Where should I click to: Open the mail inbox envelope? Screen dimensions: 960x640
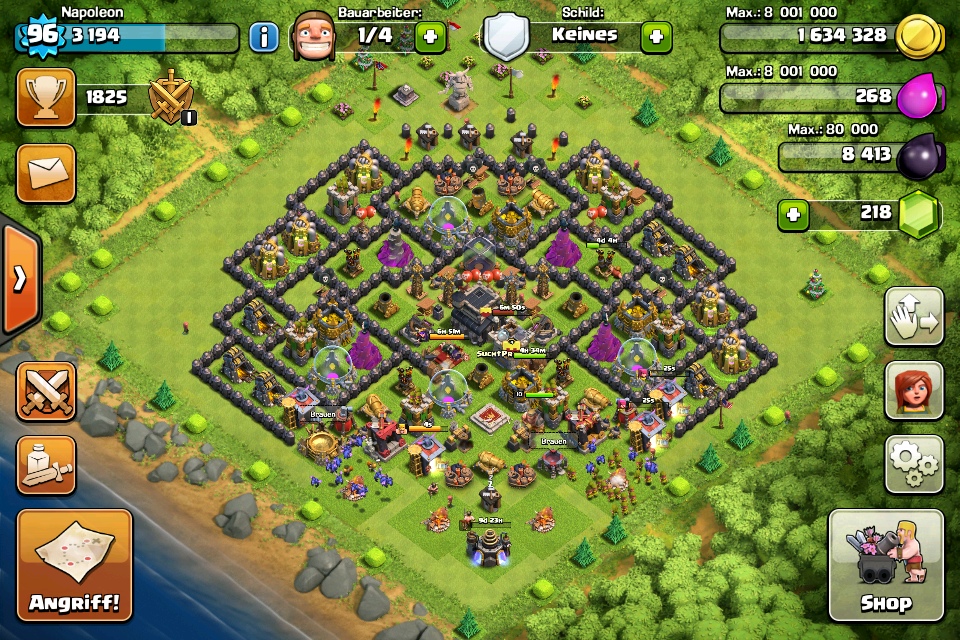pyautogui.click(x=46, y=173)
